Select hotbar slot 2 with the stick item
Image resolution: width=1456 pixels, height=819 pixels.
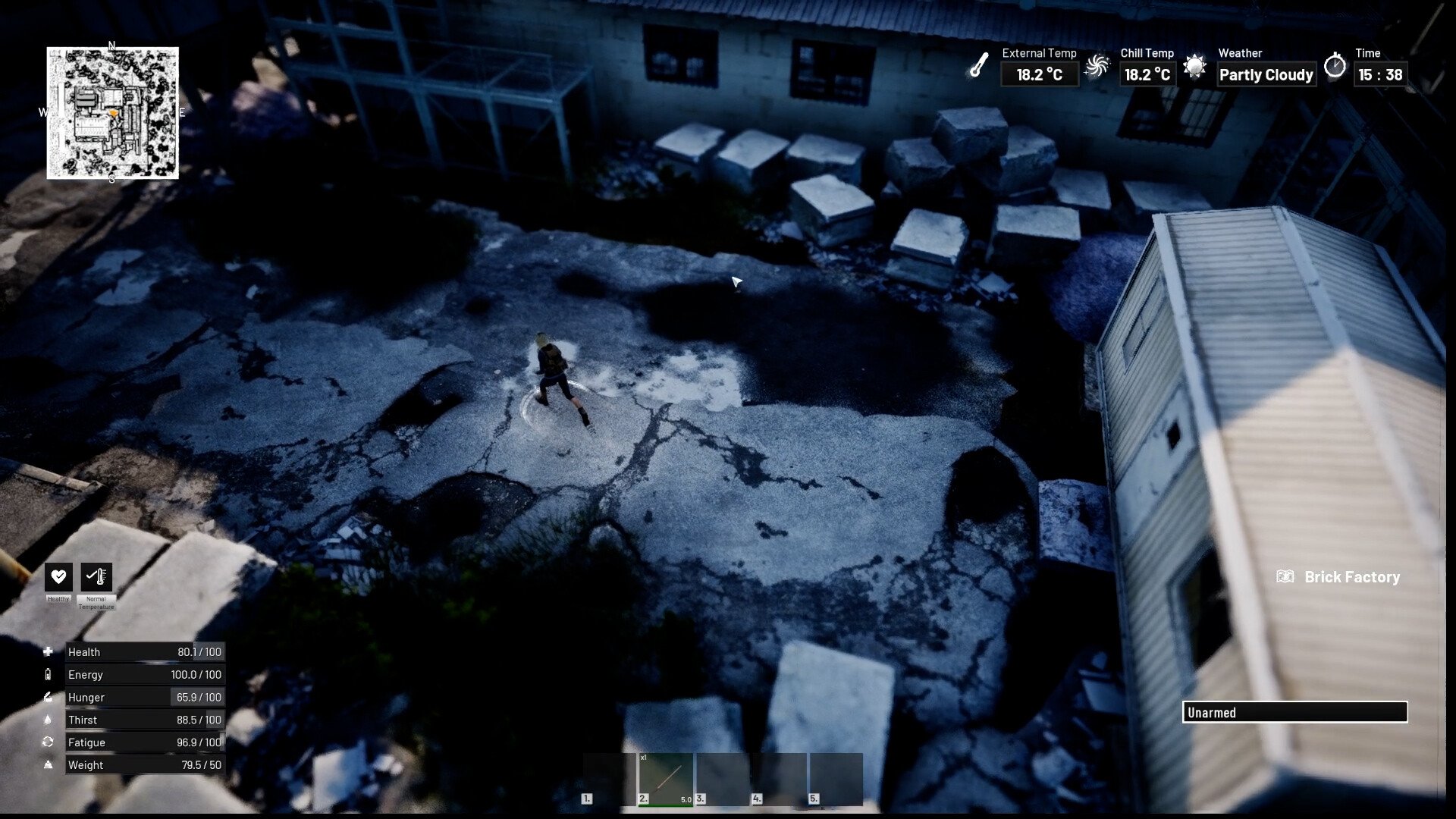(666, 778)
